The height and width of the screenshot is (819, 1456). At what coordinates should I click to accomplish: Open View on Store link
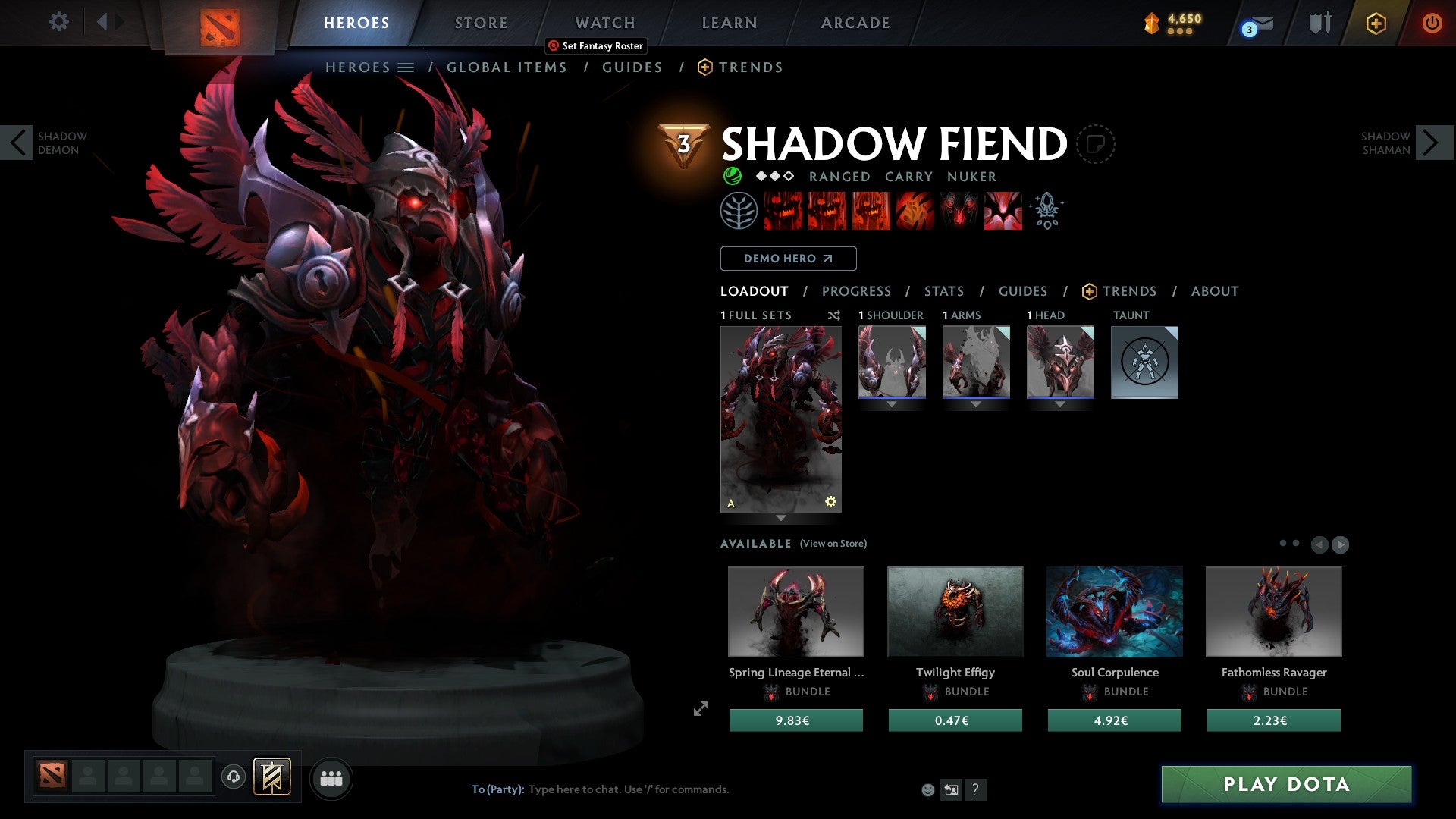click(x=833, y=544)
